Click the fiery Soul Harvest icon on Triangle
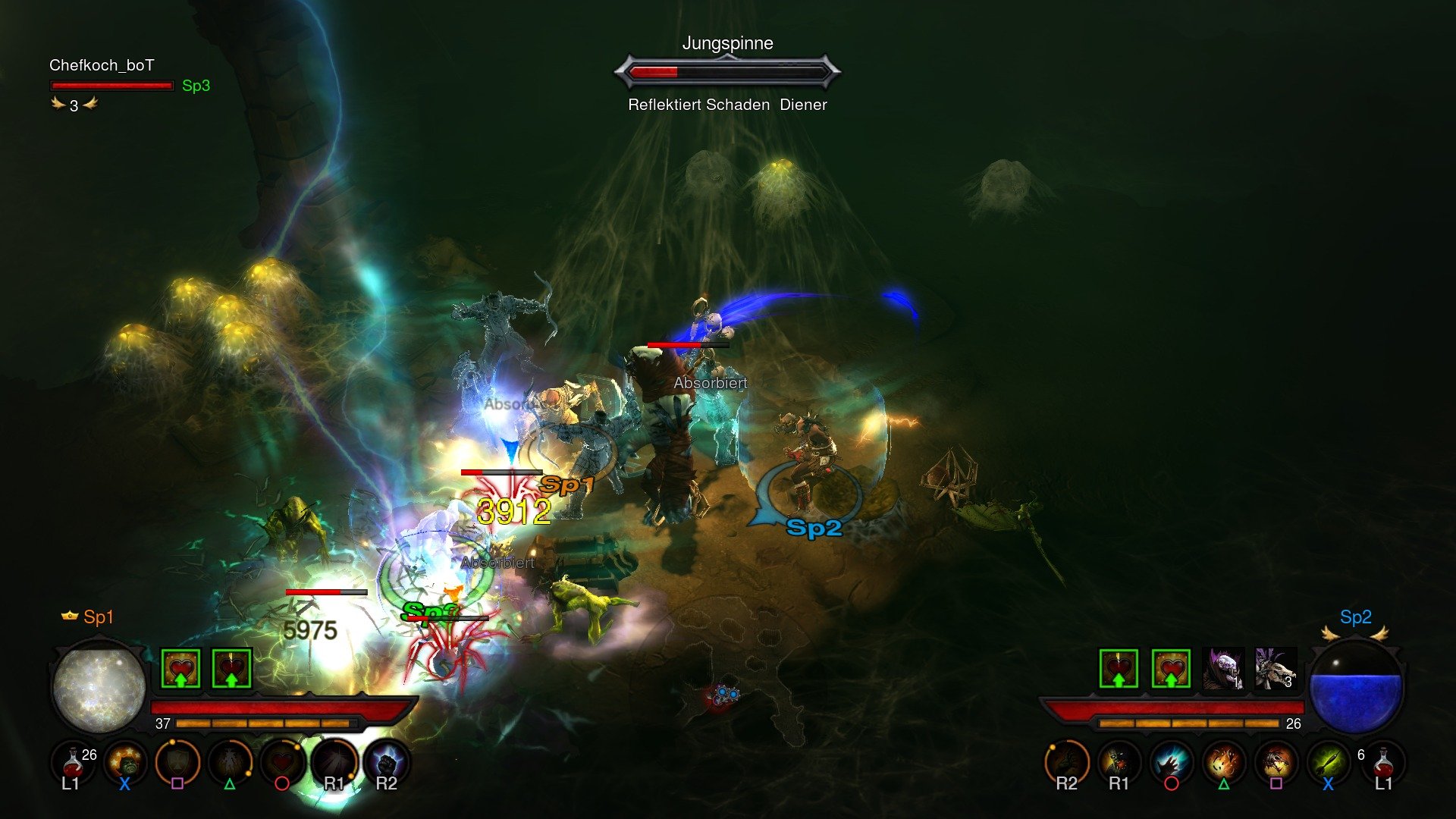This screenshot has height=819, width=1456. tap(1223, 762)
